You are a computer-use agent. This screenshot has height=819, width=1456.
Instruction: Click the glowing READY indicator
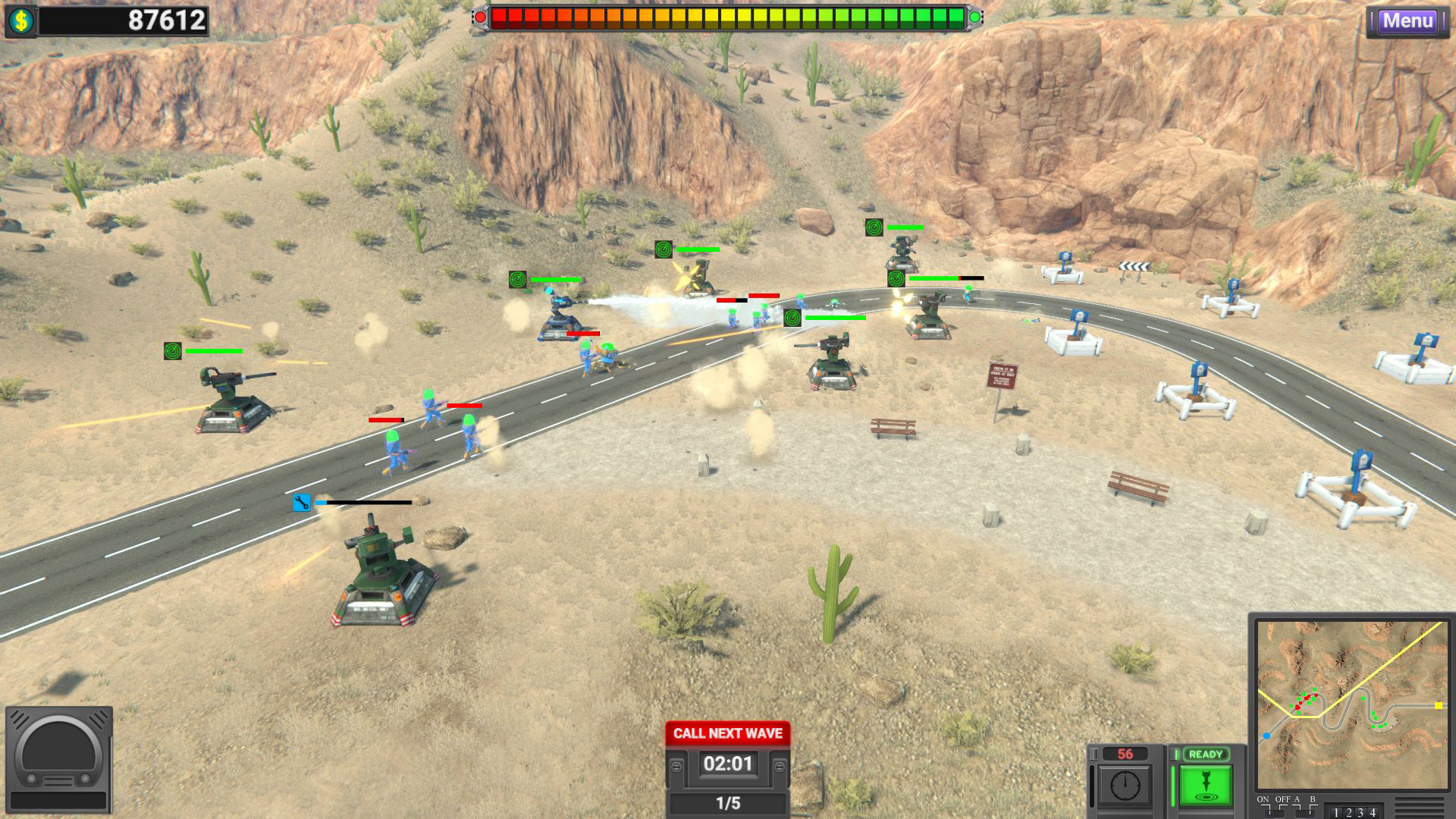1205,753
